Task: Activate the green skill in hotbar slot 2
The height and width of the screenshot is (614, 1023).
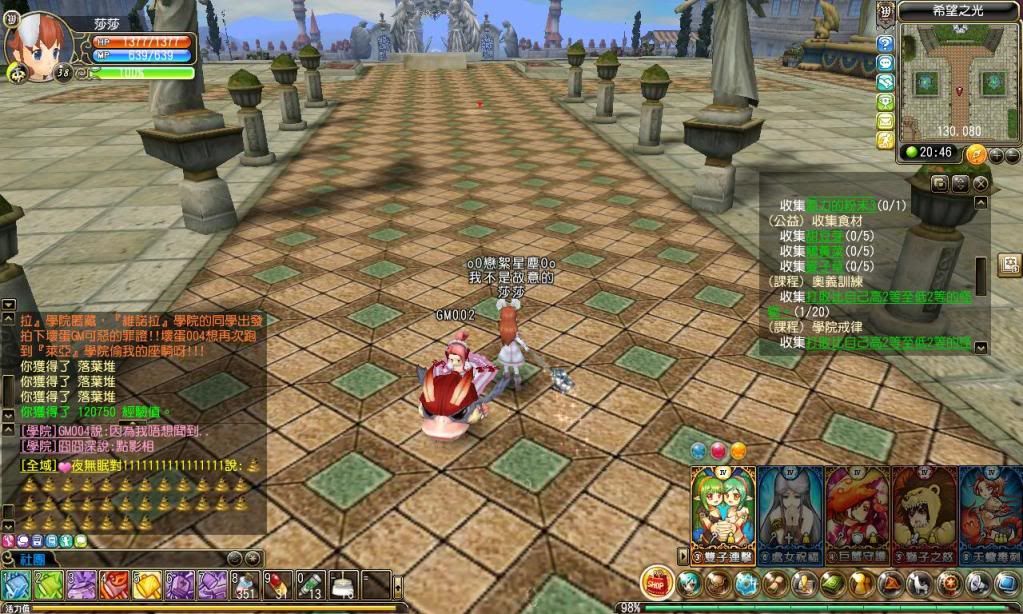Action: point(49,585)
